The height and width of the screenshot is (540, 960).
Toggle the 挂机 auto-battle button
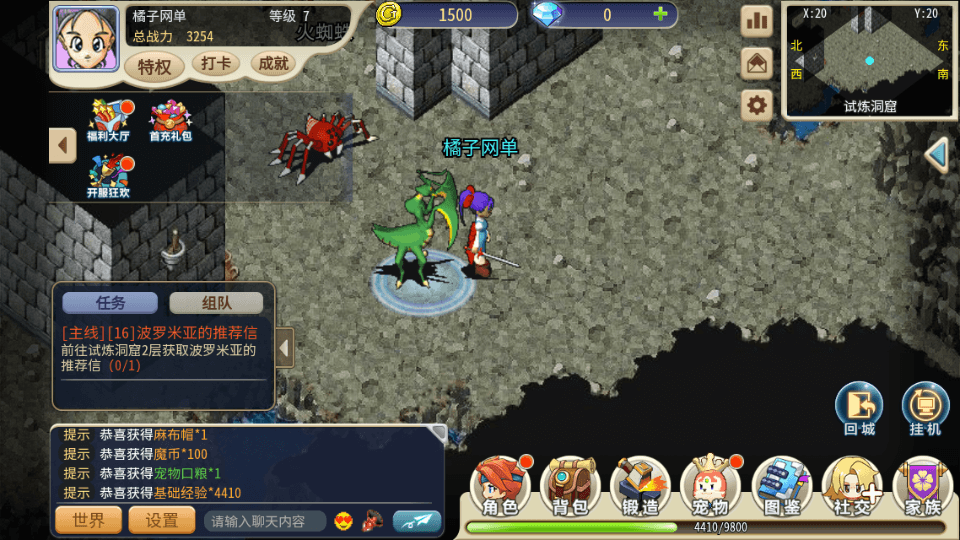(925, 408)
